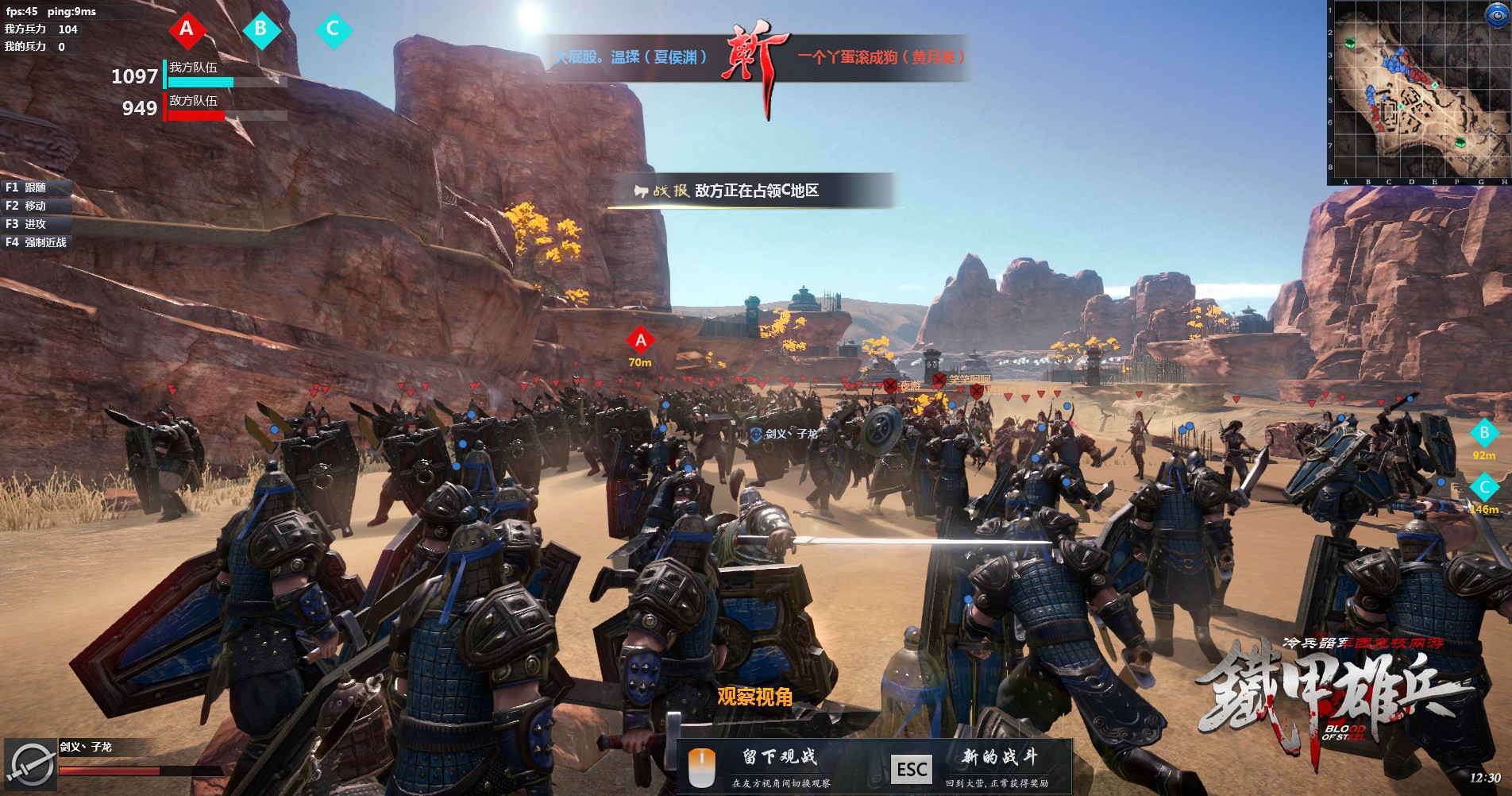Choose the Attack (进攻) squad command

click(x=36, y=224)
